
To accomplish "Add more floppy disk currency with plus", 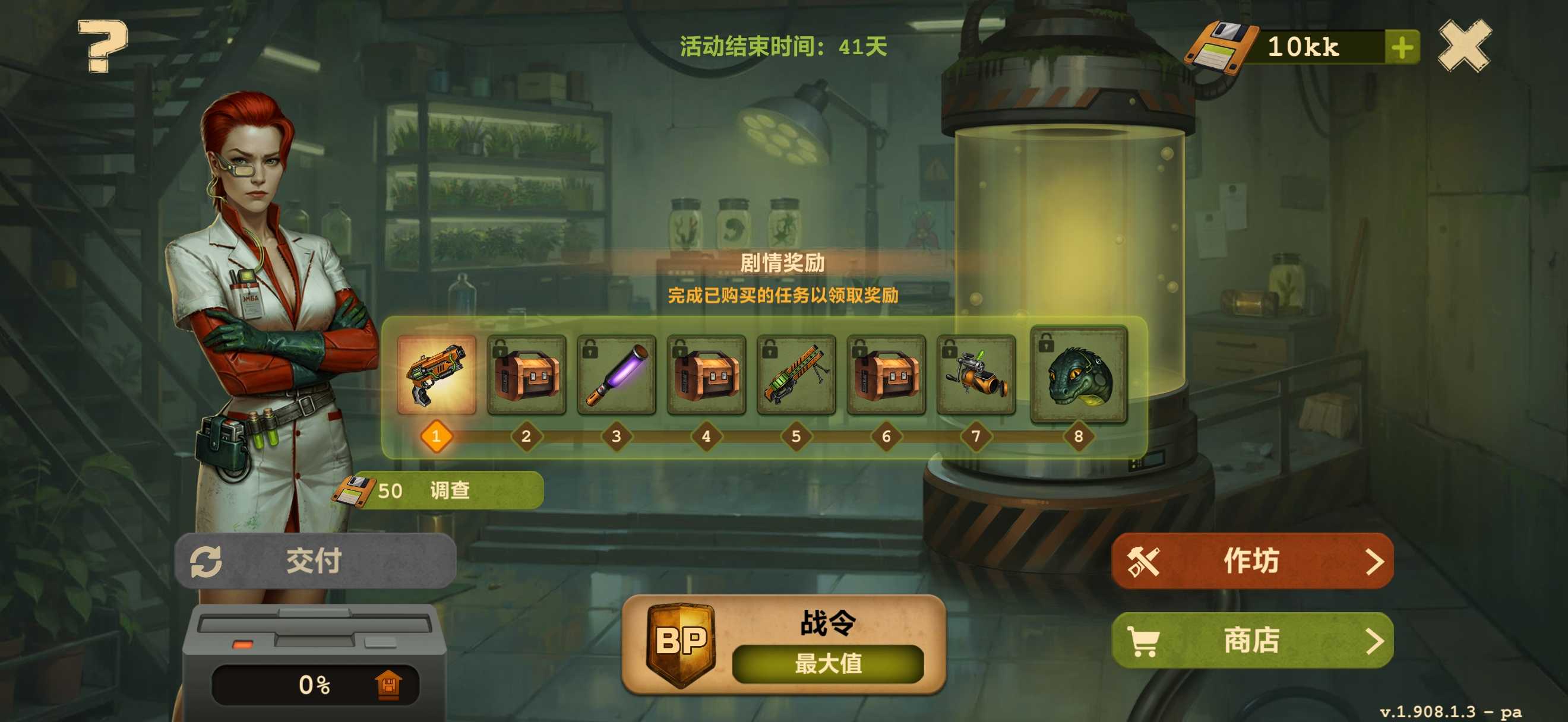I will [1402, 47].
